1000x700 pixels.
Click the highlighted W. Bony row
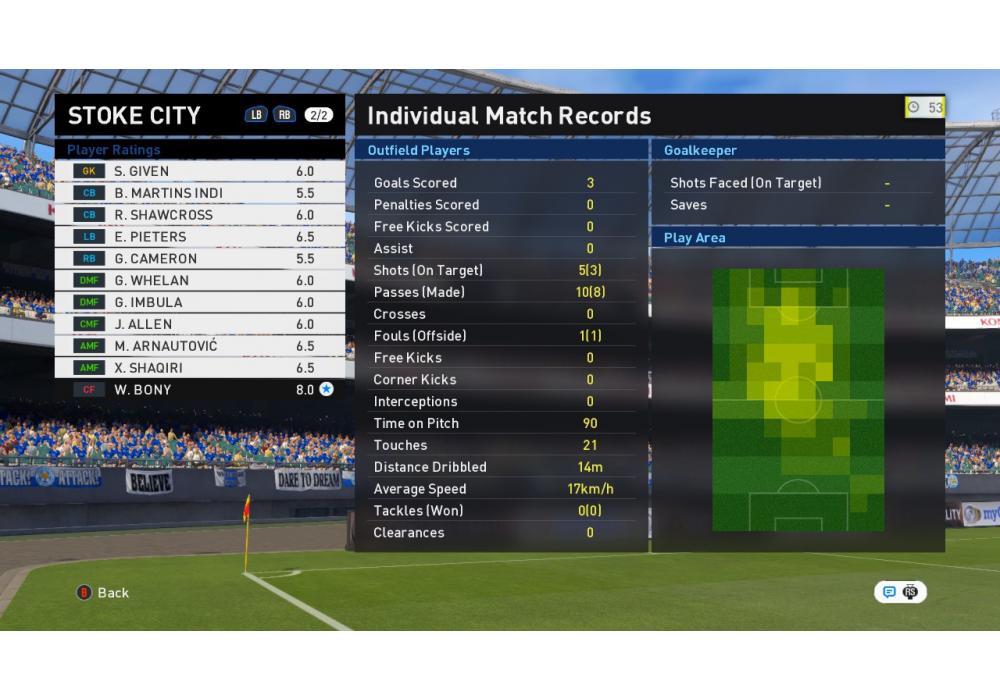[x=200, y=390]
